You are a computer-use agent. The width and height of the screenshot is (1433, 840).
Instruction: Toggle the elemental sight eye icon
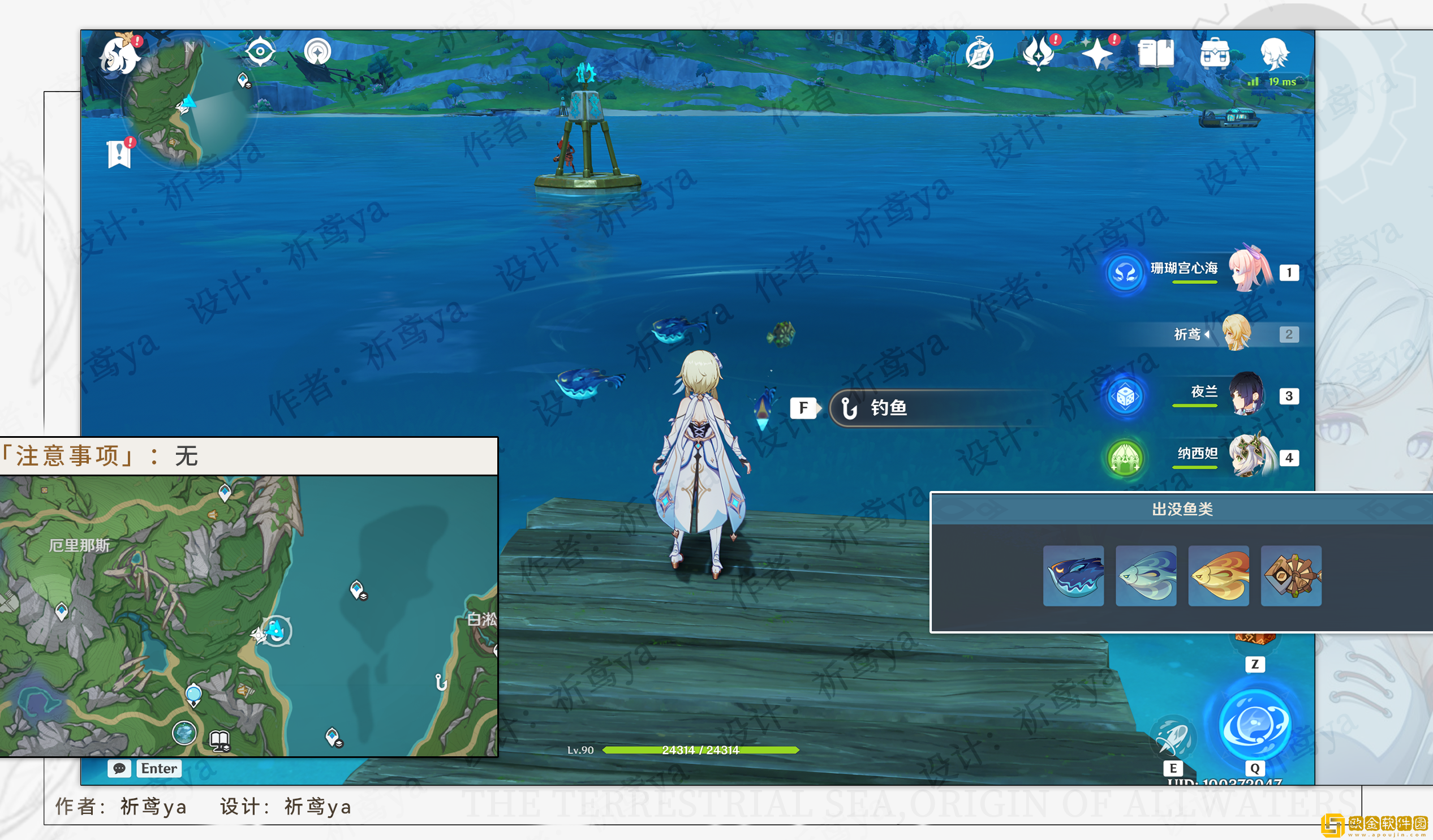pyautogui.click(x=260, y=51)
